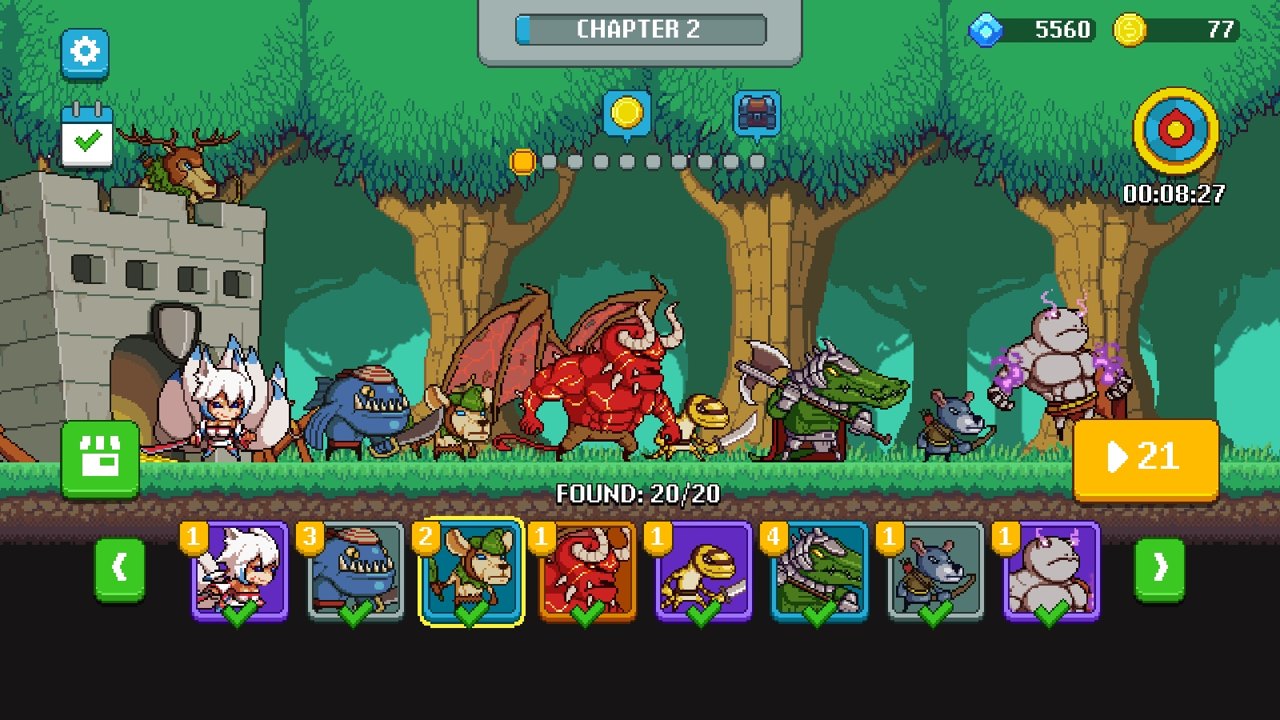This screenshot has width=1280, height=720.
Task: Click the first yellow marker on the stage progress bar
Action: click(x=521, y=160)
